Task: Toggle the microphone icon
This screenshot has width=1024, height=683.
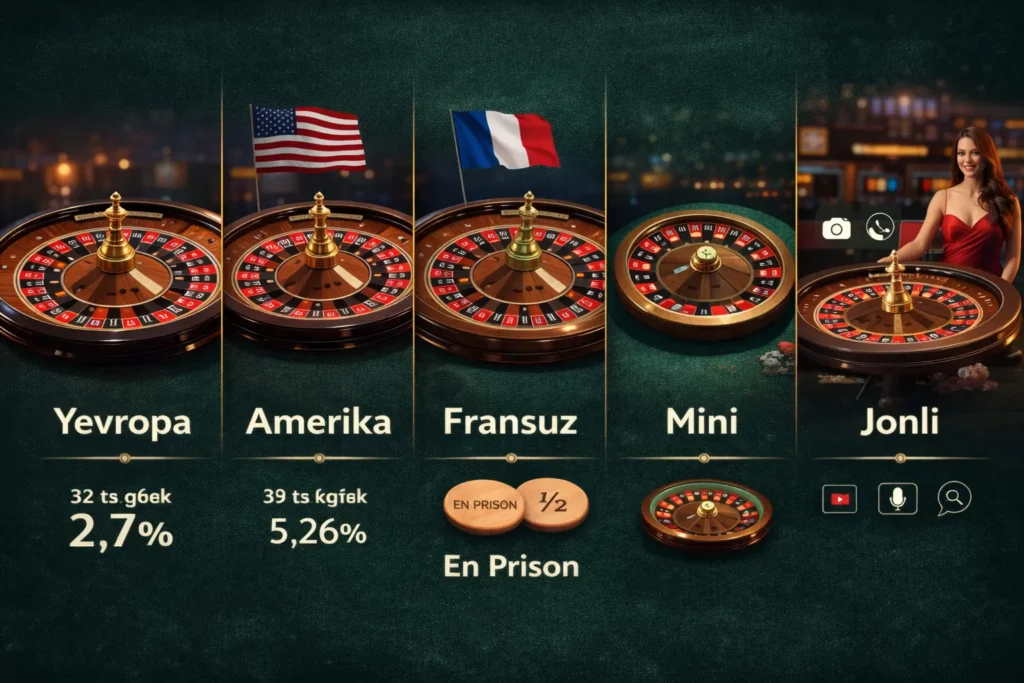Action: 897,498
